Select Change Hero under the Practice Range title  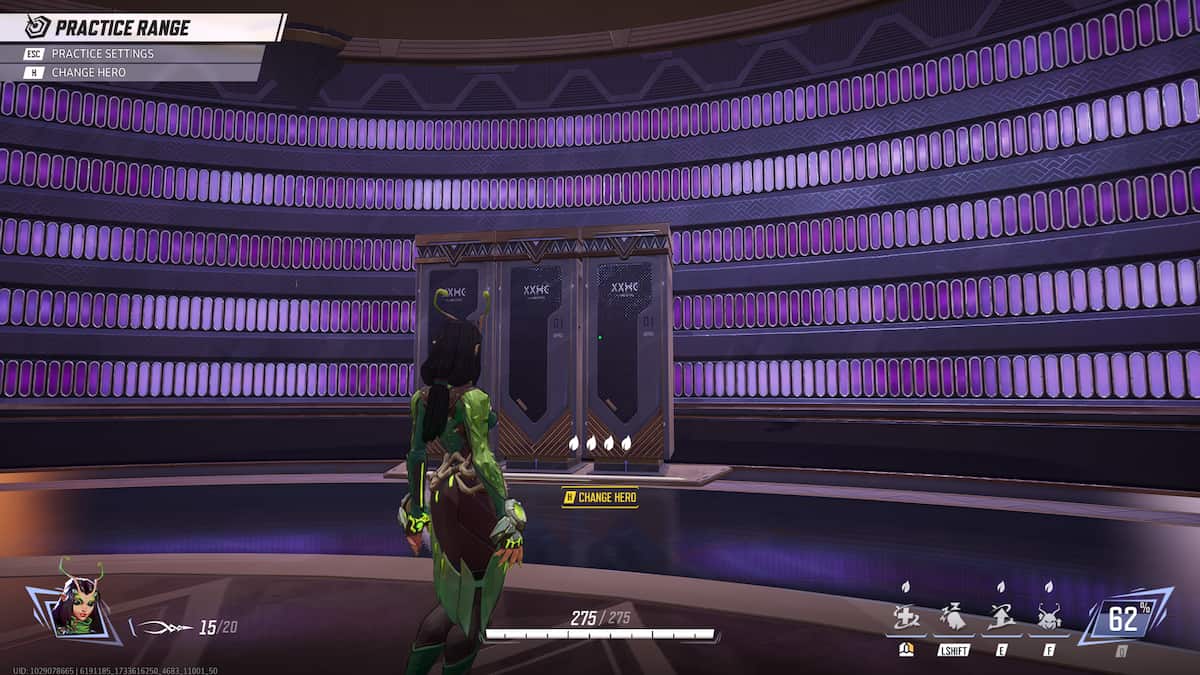point(88,72)
